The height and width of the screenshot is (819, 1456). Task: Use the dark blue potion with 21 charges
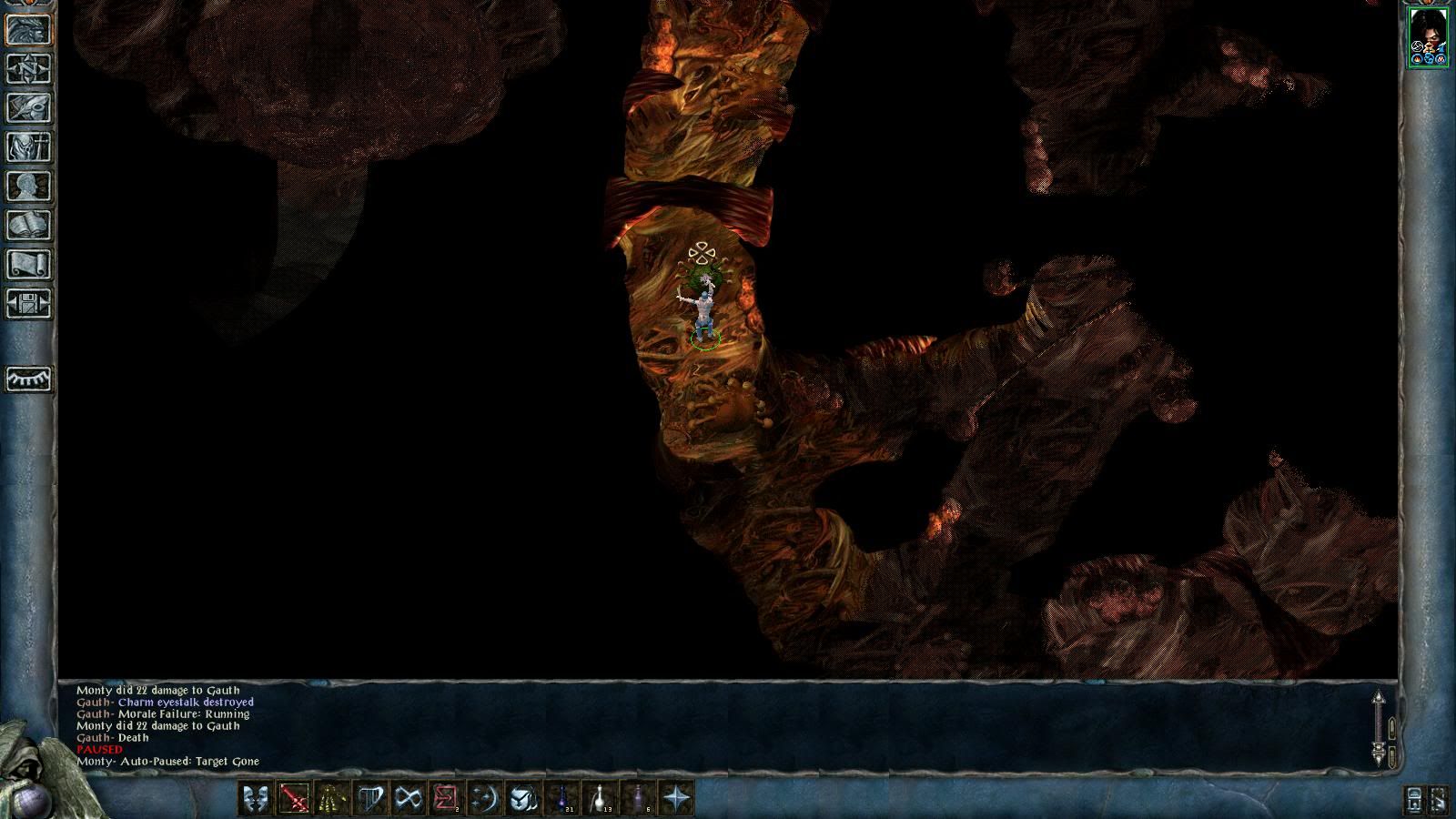click(x=562, y=799)
